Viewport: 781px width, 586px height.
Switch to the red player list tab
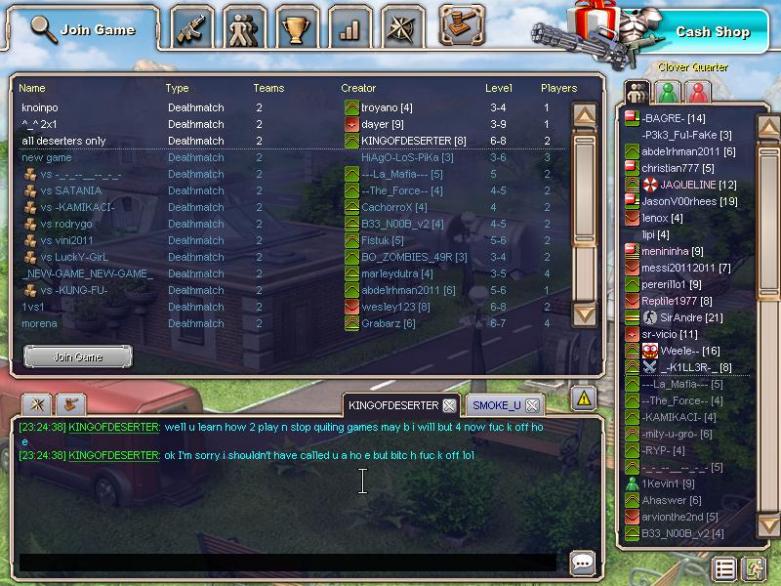click(x=697, y=93)
